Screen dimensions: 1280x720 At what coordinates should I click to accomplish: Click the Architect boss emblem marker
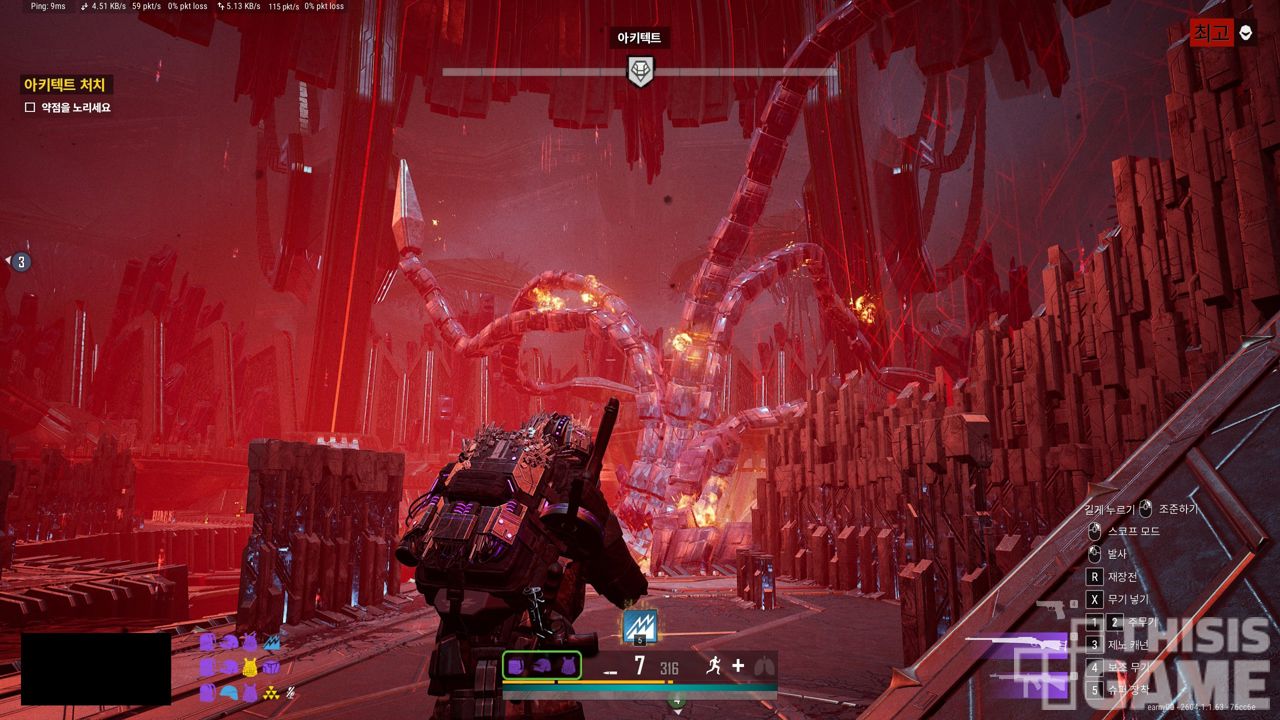coord(640,71)
